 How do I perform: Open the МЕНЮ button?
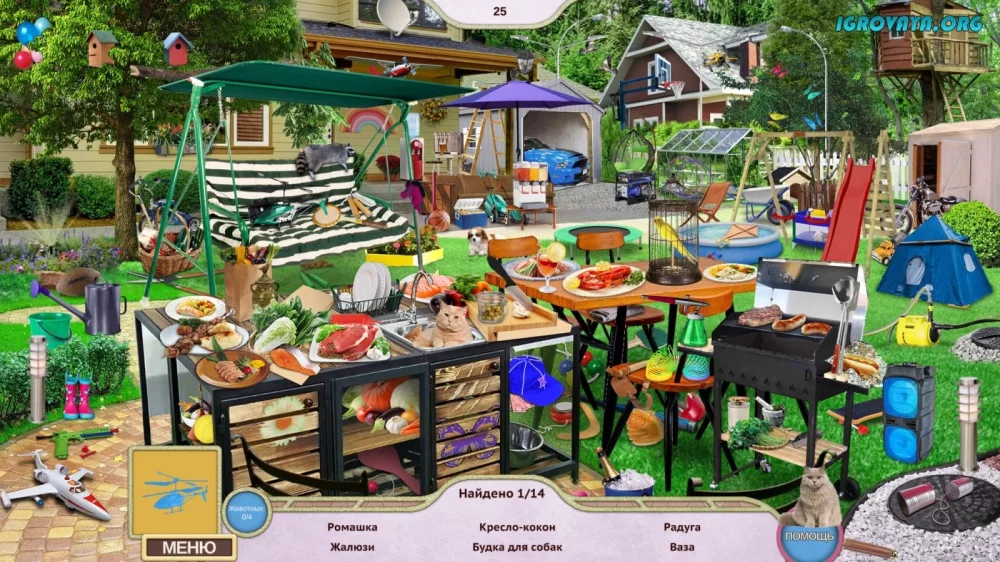tap(188, 547)
